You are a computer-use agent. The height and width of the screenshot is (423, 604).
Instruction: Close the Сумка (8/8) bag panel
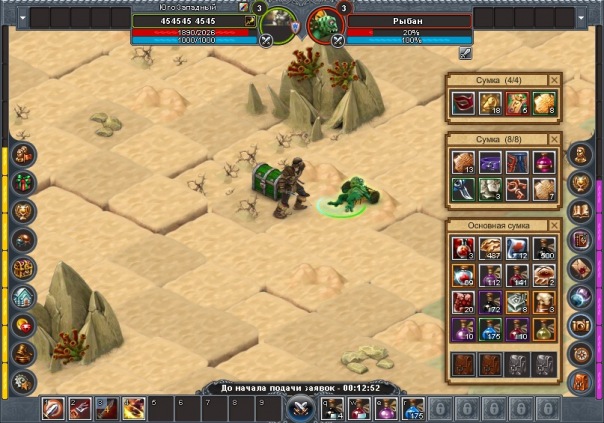555,139
